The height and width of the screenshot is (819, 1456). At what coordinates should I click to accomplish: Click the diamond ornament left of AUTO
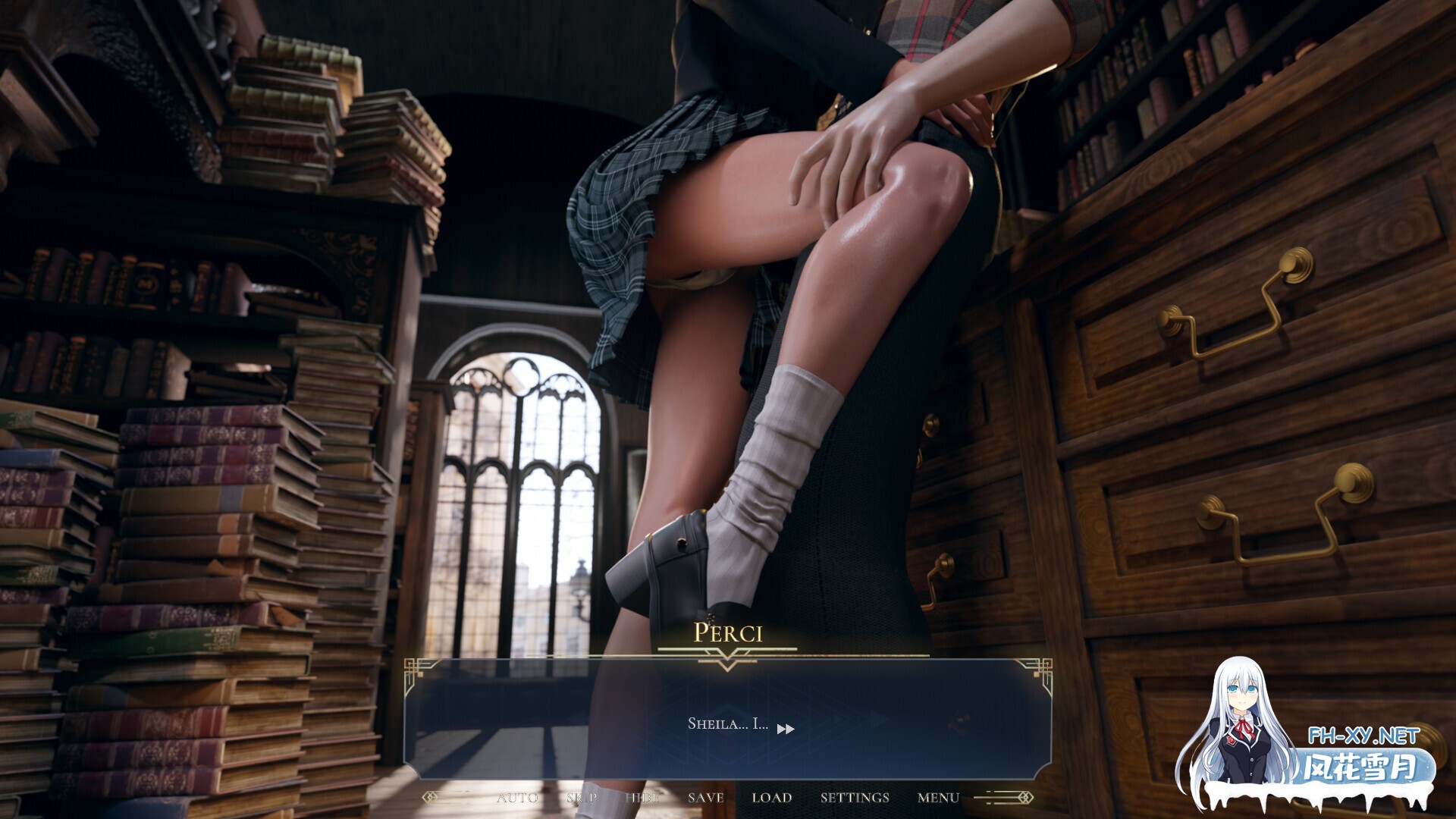429,798
